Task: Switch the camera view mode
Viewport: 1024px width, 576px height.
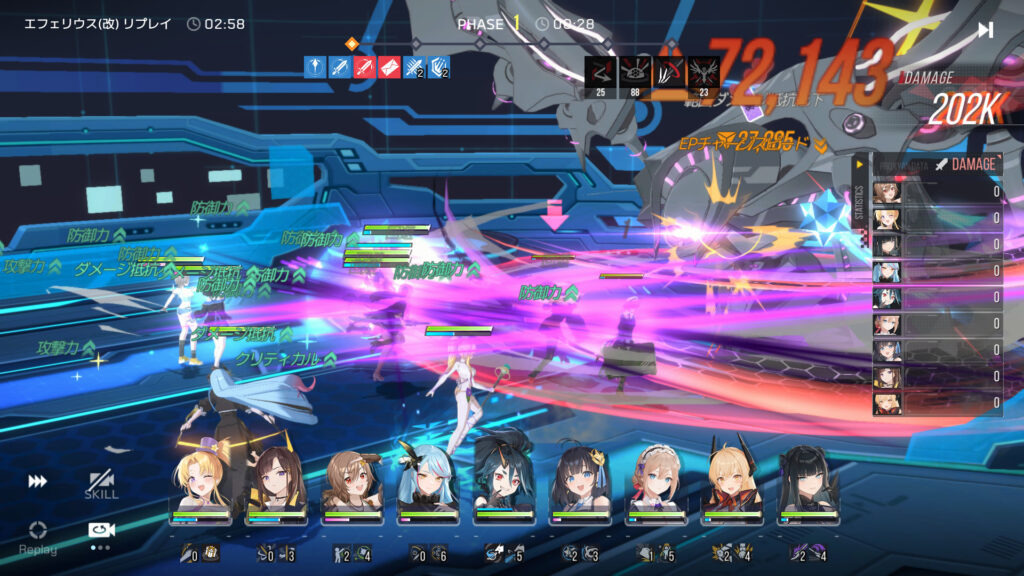Action: [x=101, y=531]
